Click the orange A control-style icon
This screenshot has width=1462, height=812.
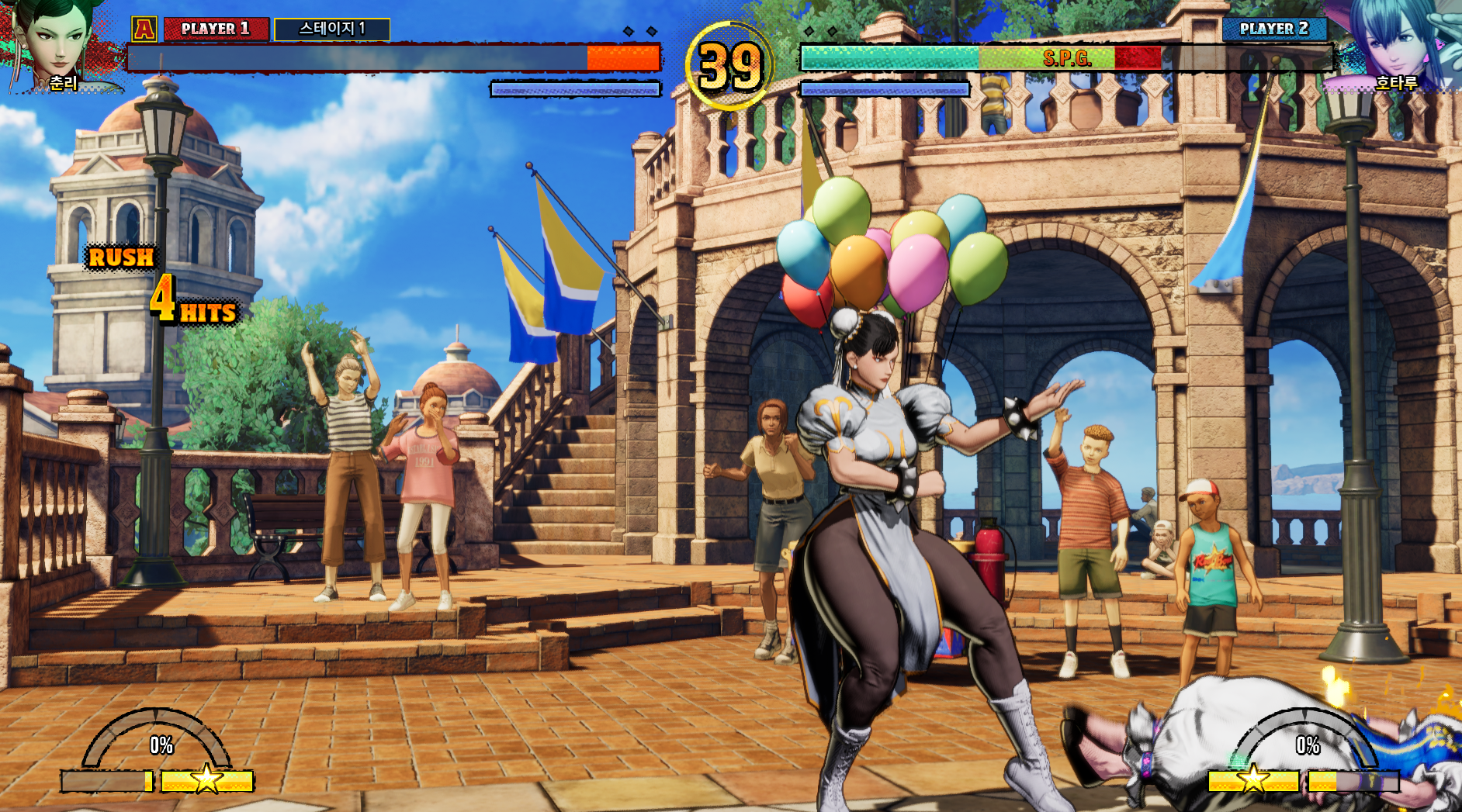click(x=144, y=29)
